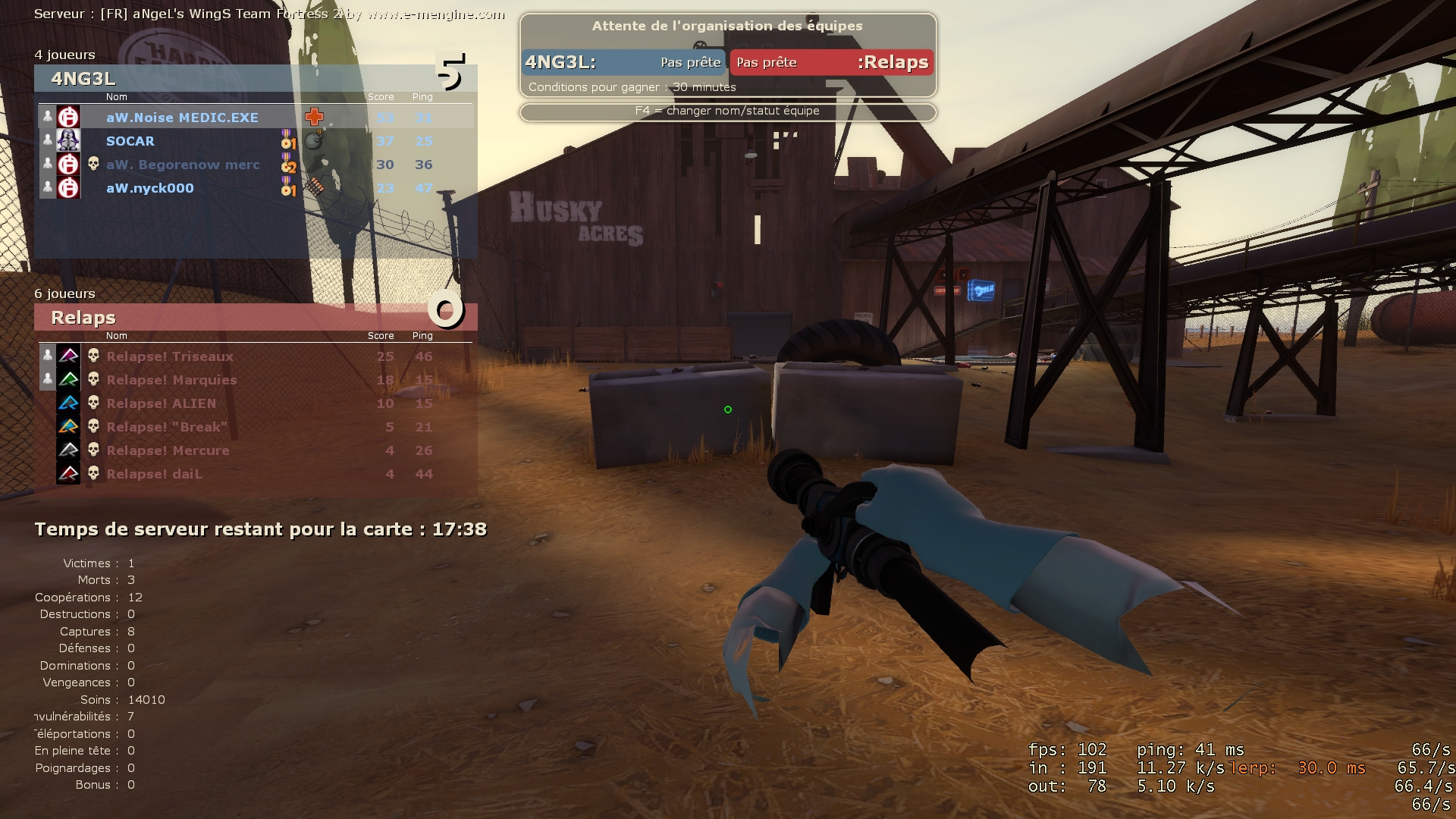1456x819 pixels.
Task: Click the Relaps team header on the scoreboard
Action: 83,318
